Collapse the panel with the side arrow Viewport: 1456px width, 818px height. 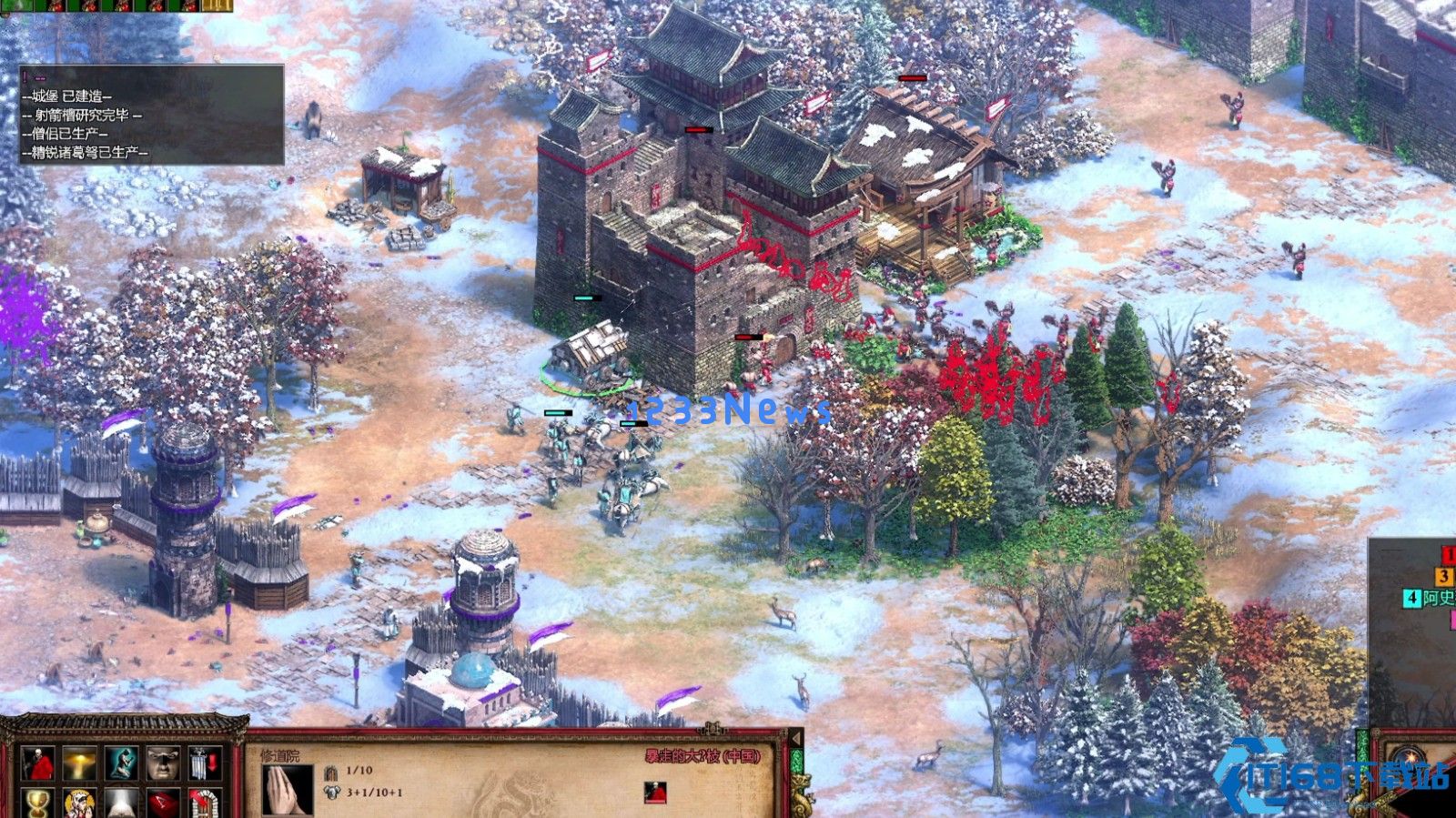pos(796,737)
